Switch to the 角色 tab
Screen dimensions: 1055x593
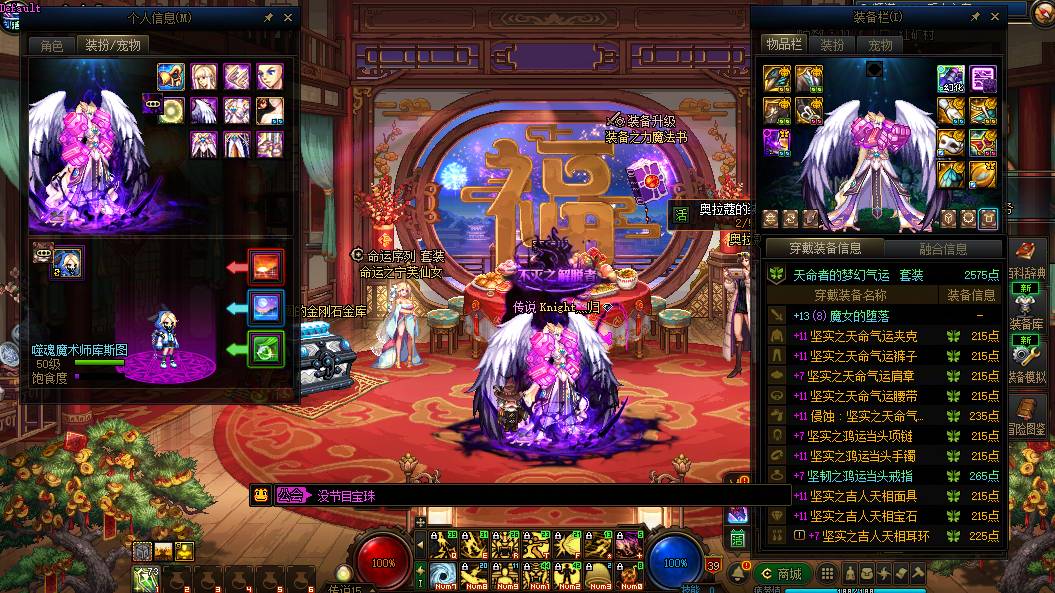(x=52, y=45)
